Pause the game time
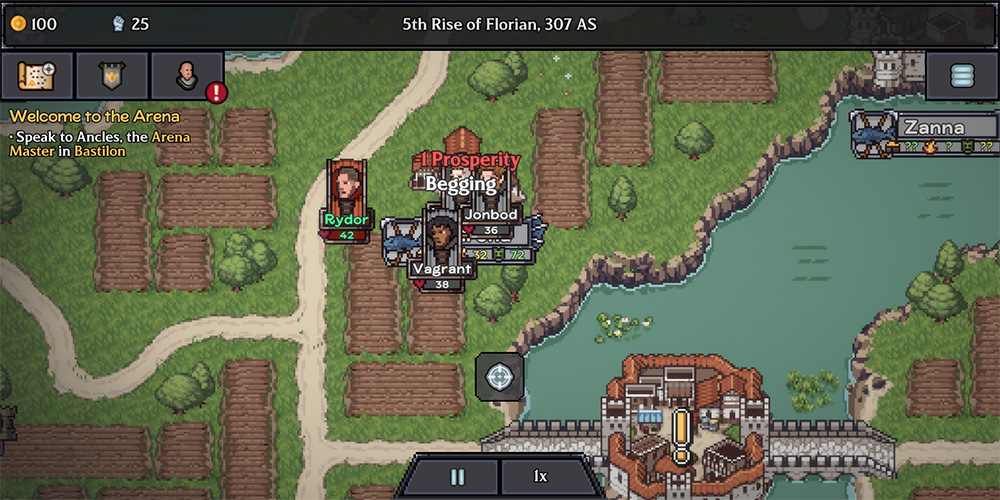The width and height of the screenshot is (1000, 500). point(457,477)
